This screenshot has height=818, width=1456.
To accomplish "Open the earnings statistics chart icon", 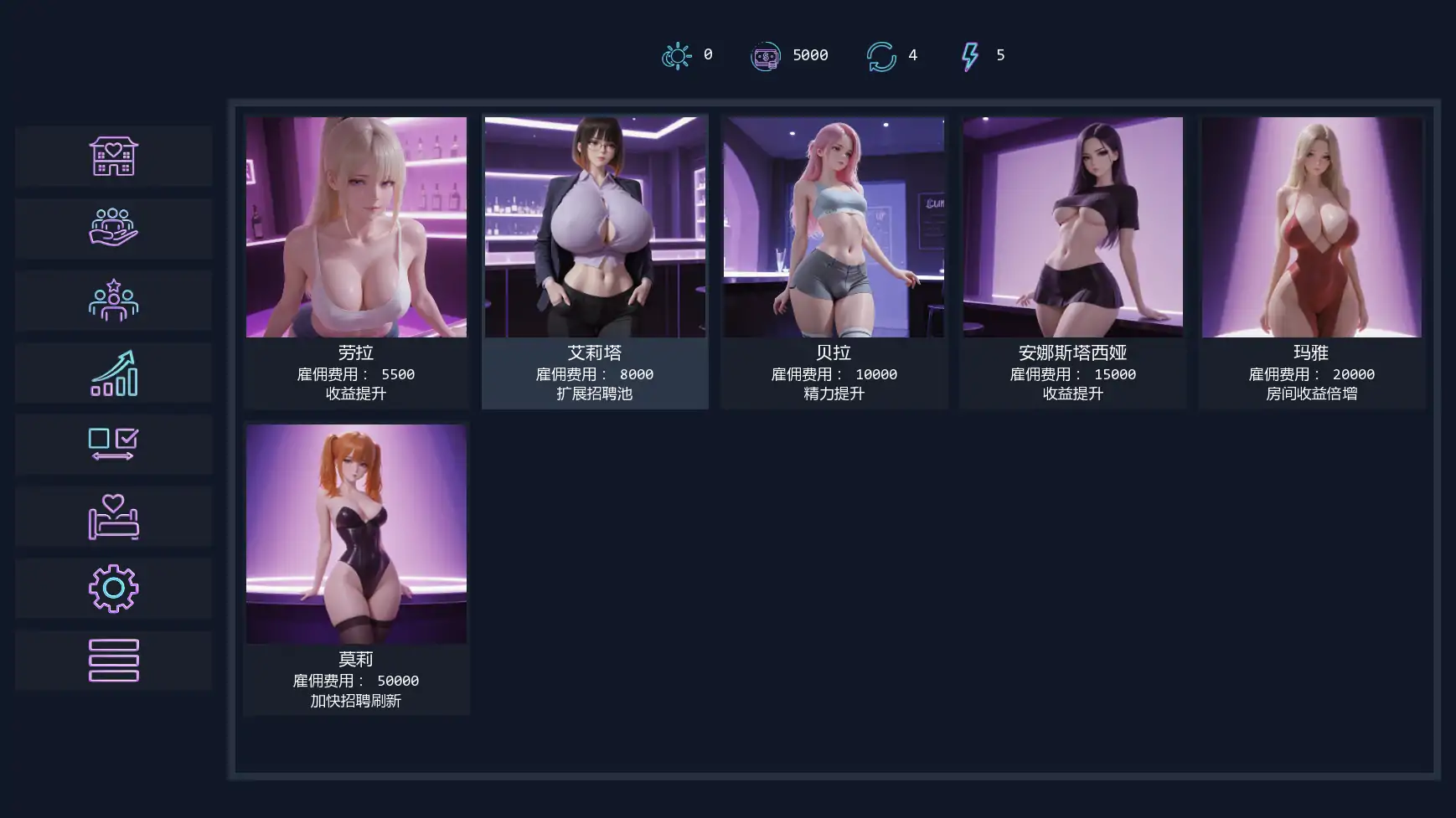I will coord(113,373).
